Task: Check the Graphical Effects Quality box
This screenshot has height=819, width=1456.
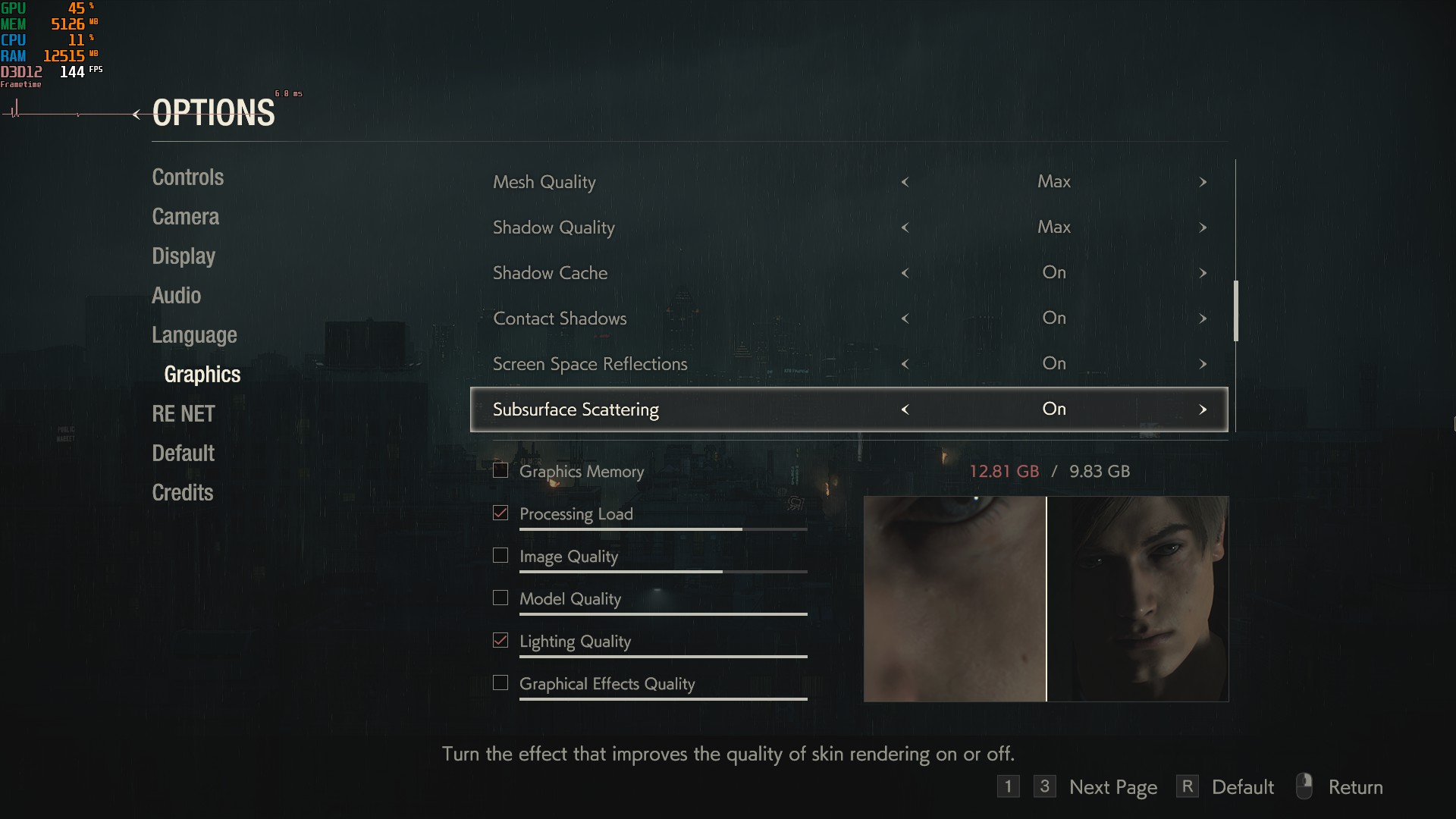Action: [500, 682]
